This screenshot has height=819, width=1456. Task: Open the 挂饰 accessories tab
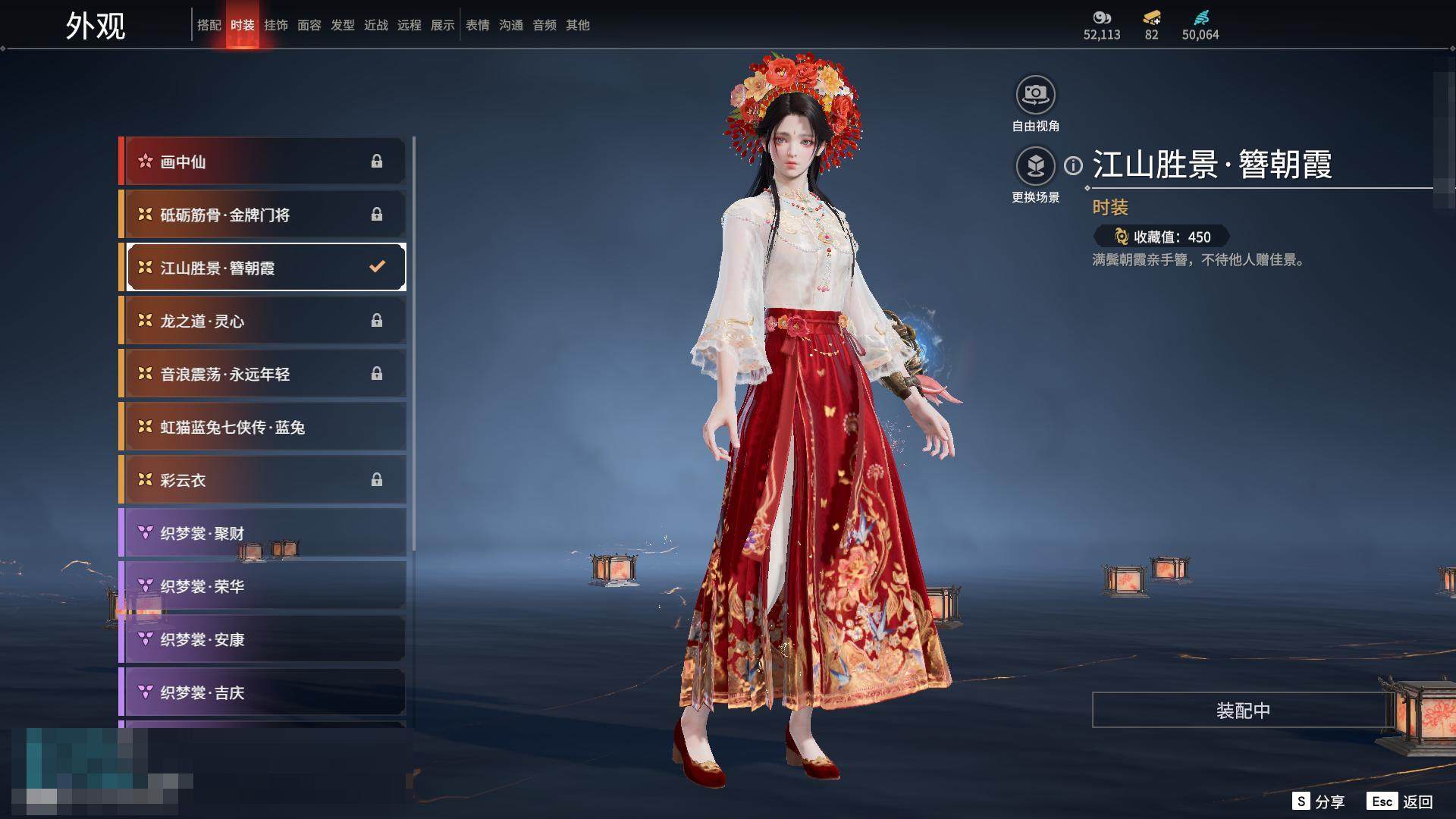(275, 25)
